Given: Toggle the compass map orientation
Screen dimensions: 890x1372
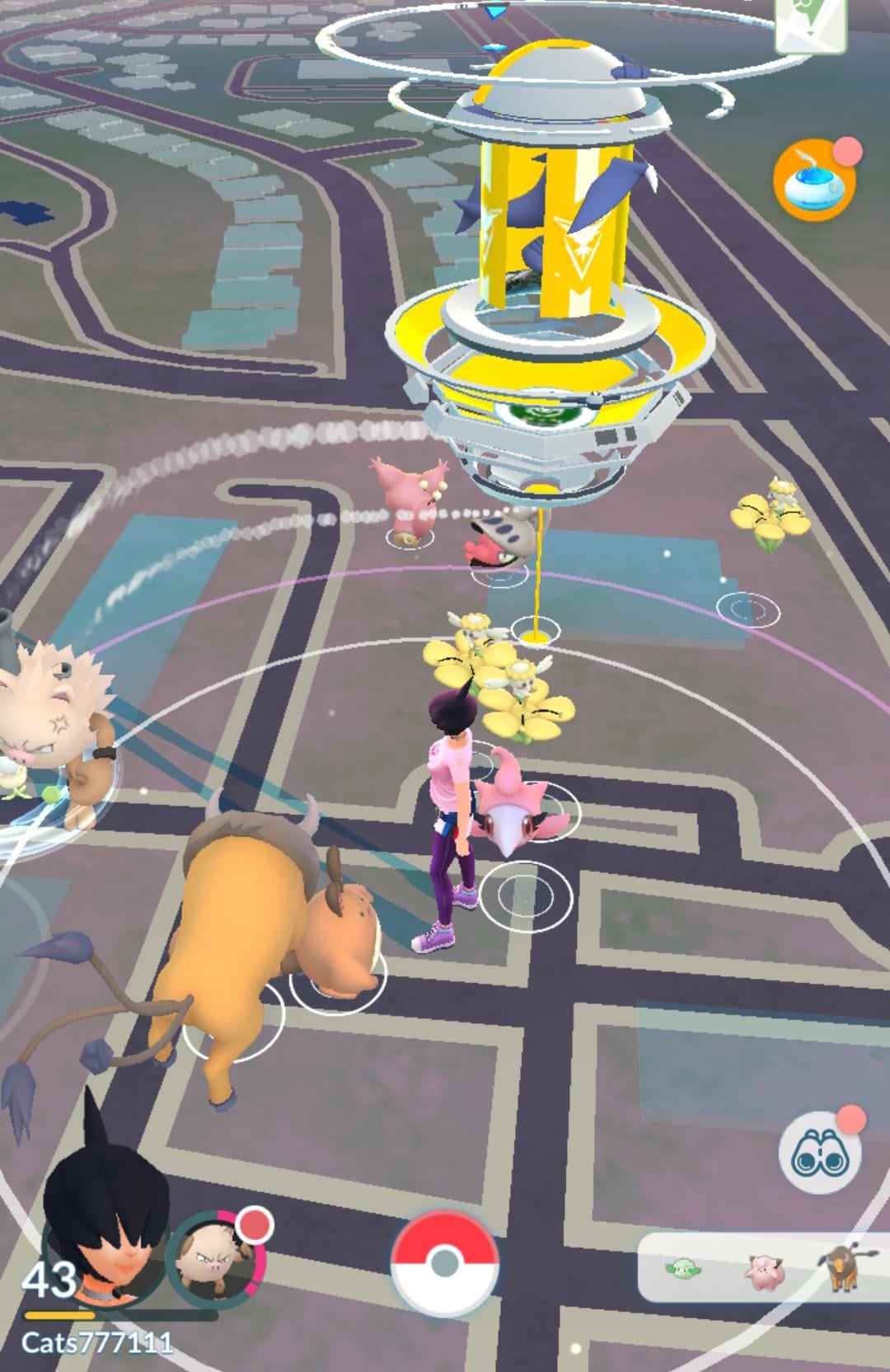Looking at the screenshot, I should tap(810, 22).
